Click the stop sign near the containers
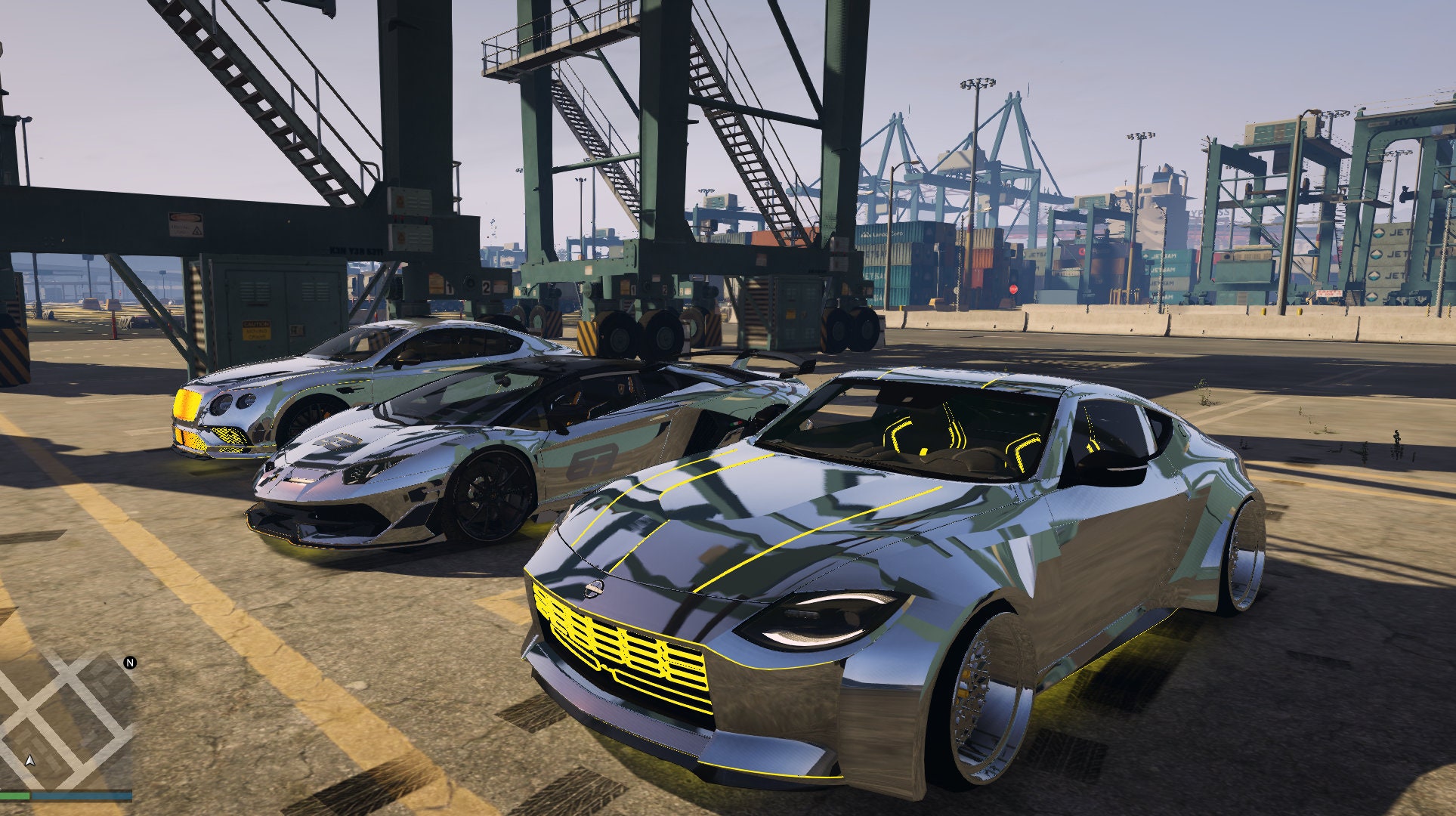This screenshot has width=1456, height=816. pos(1012,289)
